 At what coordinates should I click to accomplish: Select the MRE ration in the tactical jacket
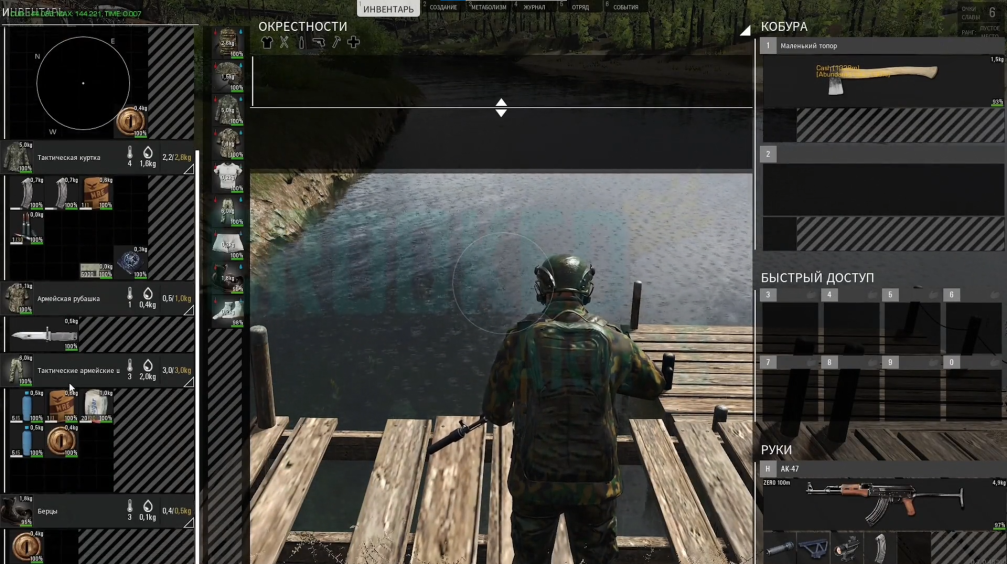(98, 193)
